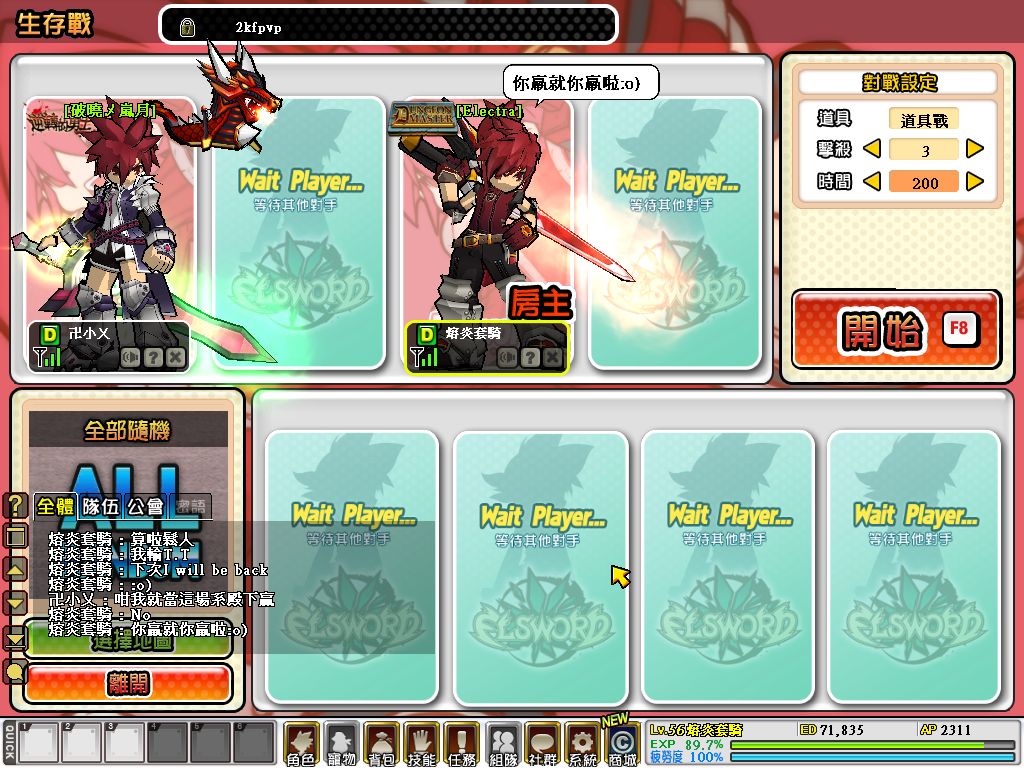The height and width of the screenshot is (768, 1024).
Task: Increase the 時間 time limit
Action: pos(975,182)
